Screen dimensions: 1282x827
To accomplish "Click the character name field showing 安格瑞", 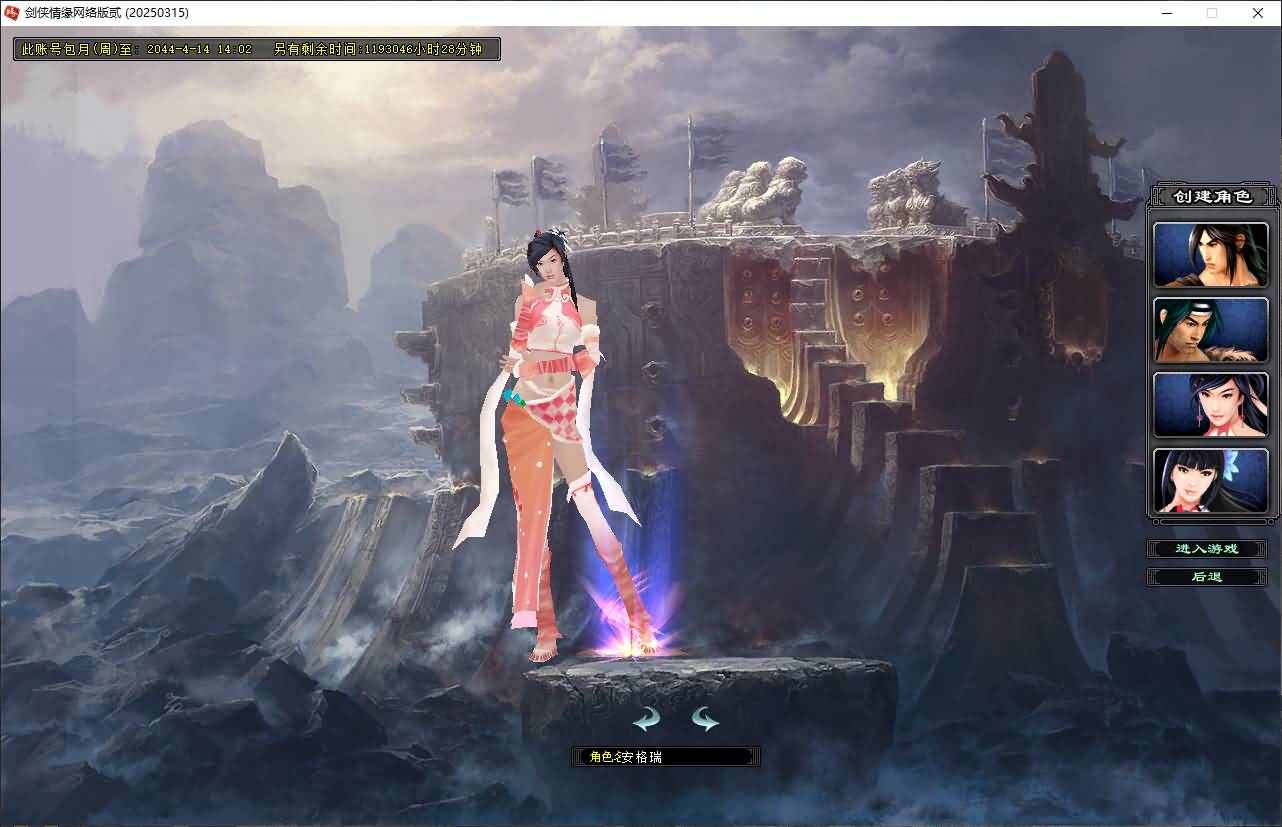I will point(666,756).
